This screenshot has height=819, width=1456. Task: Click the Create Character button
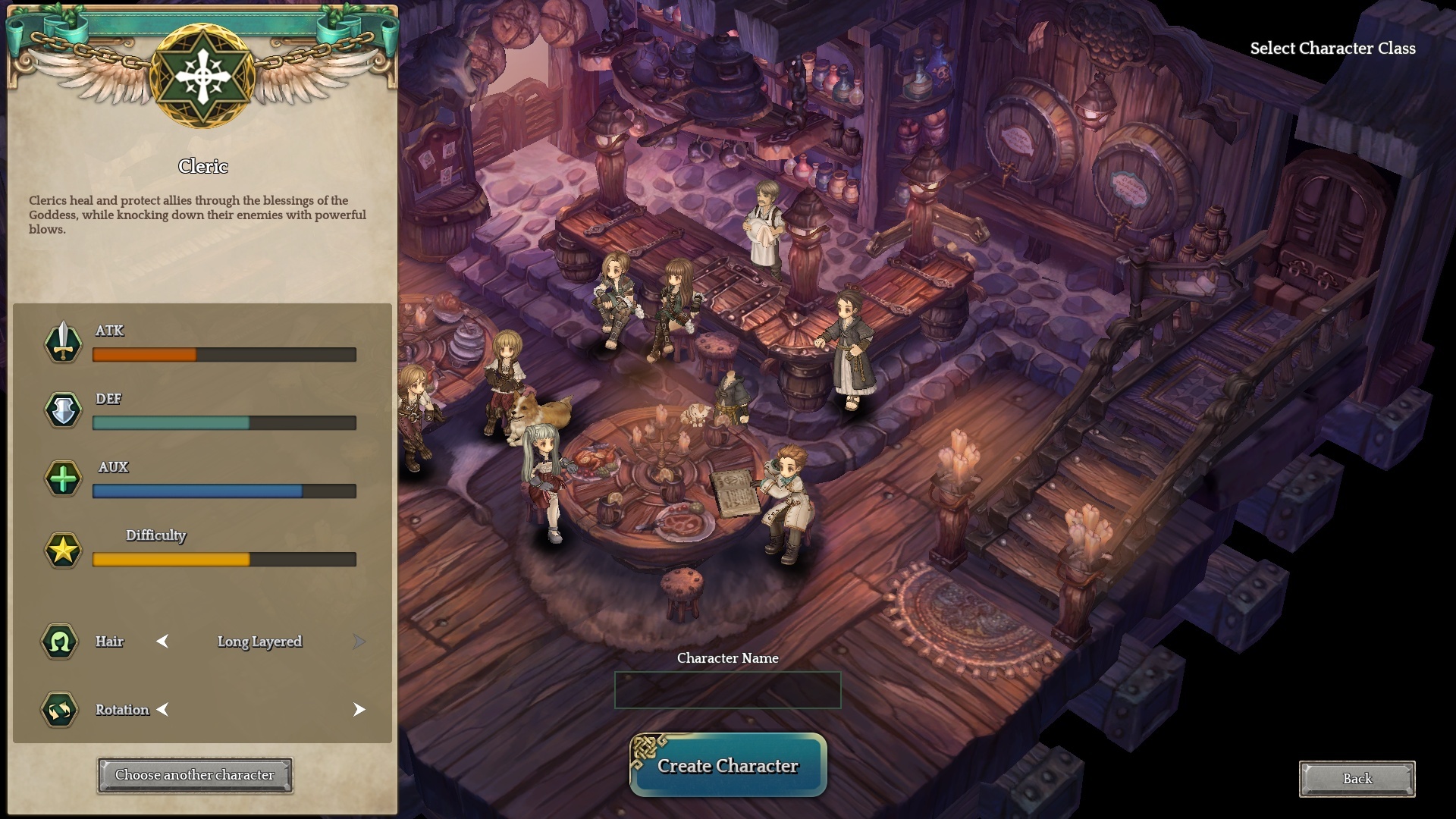pos(728,766)
